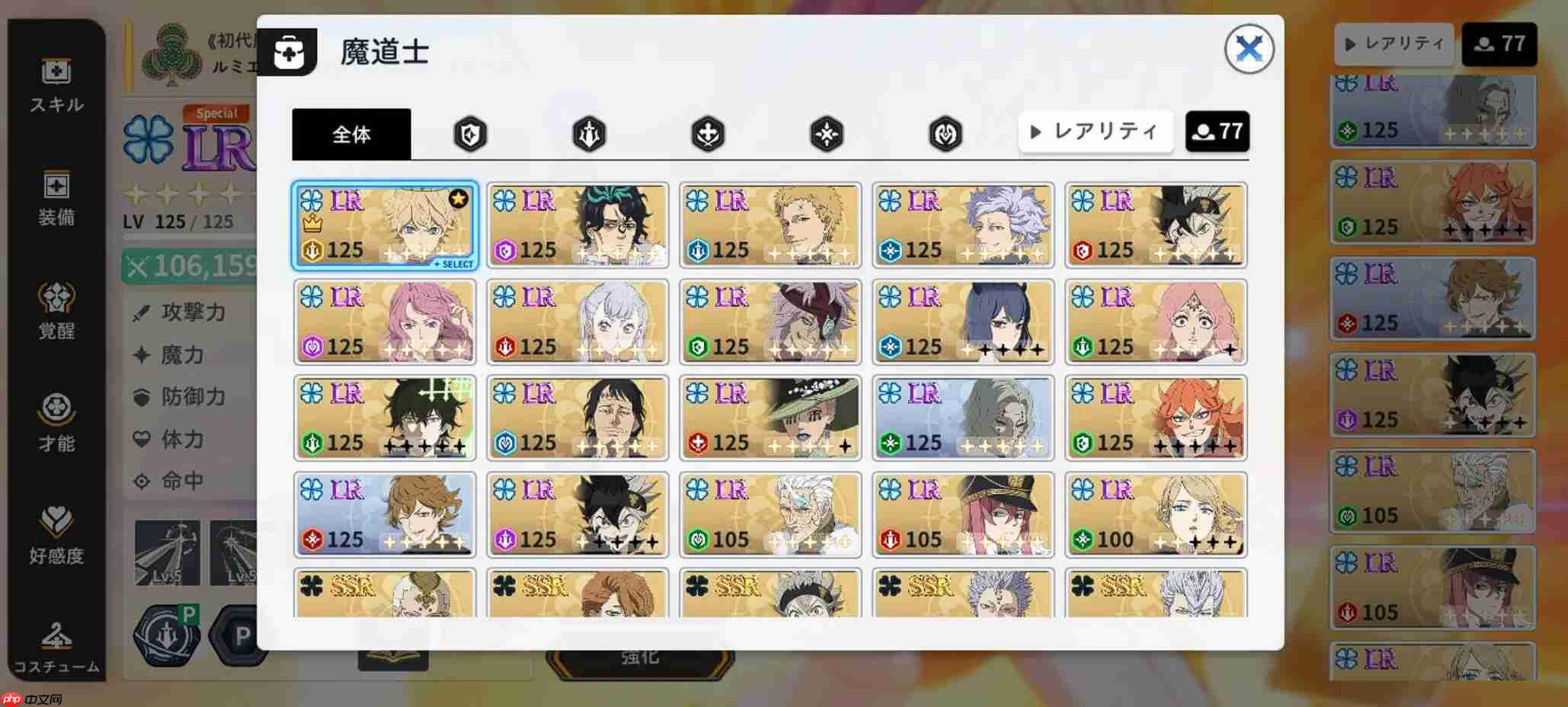The image size is (1568, 707).
Task: Toggle the trident element filter
Action: (588, 132)
